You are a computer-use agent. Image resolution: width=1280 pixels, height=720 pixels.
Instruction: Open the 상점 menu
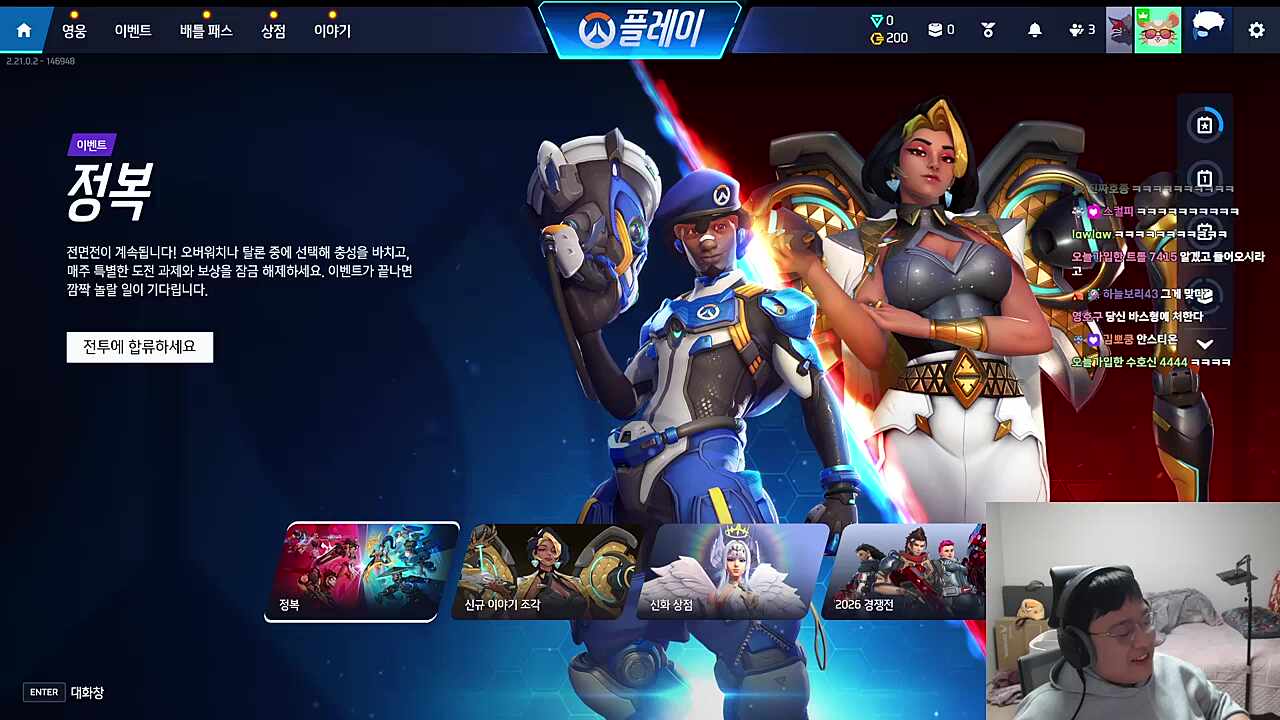(271, 30)
